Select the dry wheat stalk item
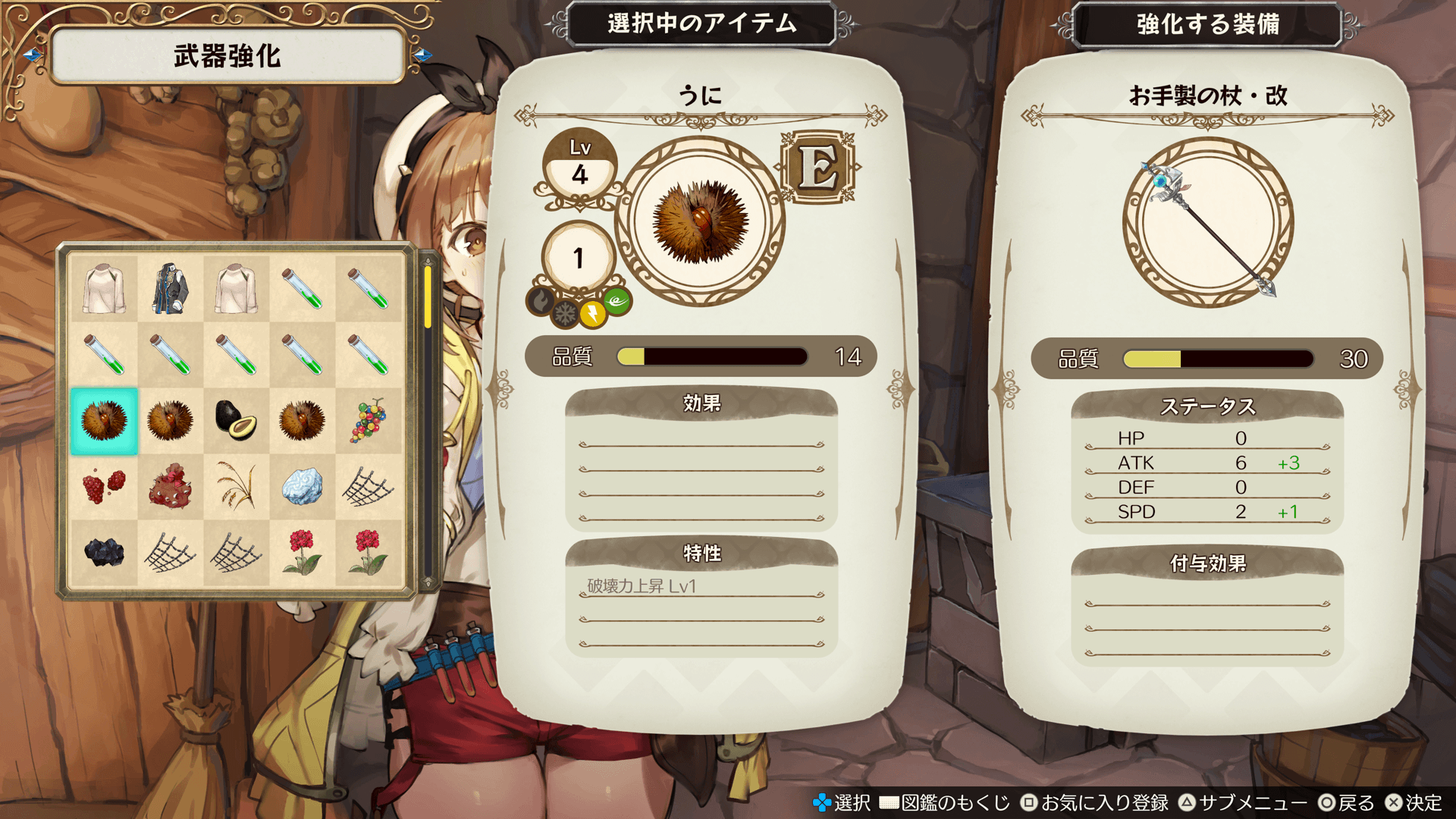The height and width of the screenshot is (819, 1456). click(236, 486)
